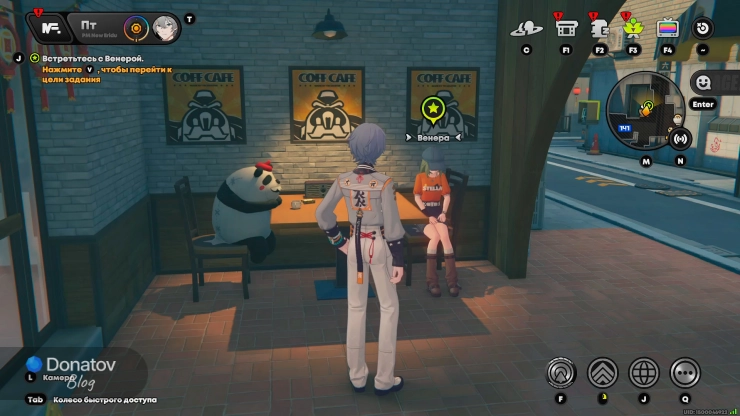Click the rainbow TV icon
This screenshot has width=740, height=416.
[x=667, y=28]
